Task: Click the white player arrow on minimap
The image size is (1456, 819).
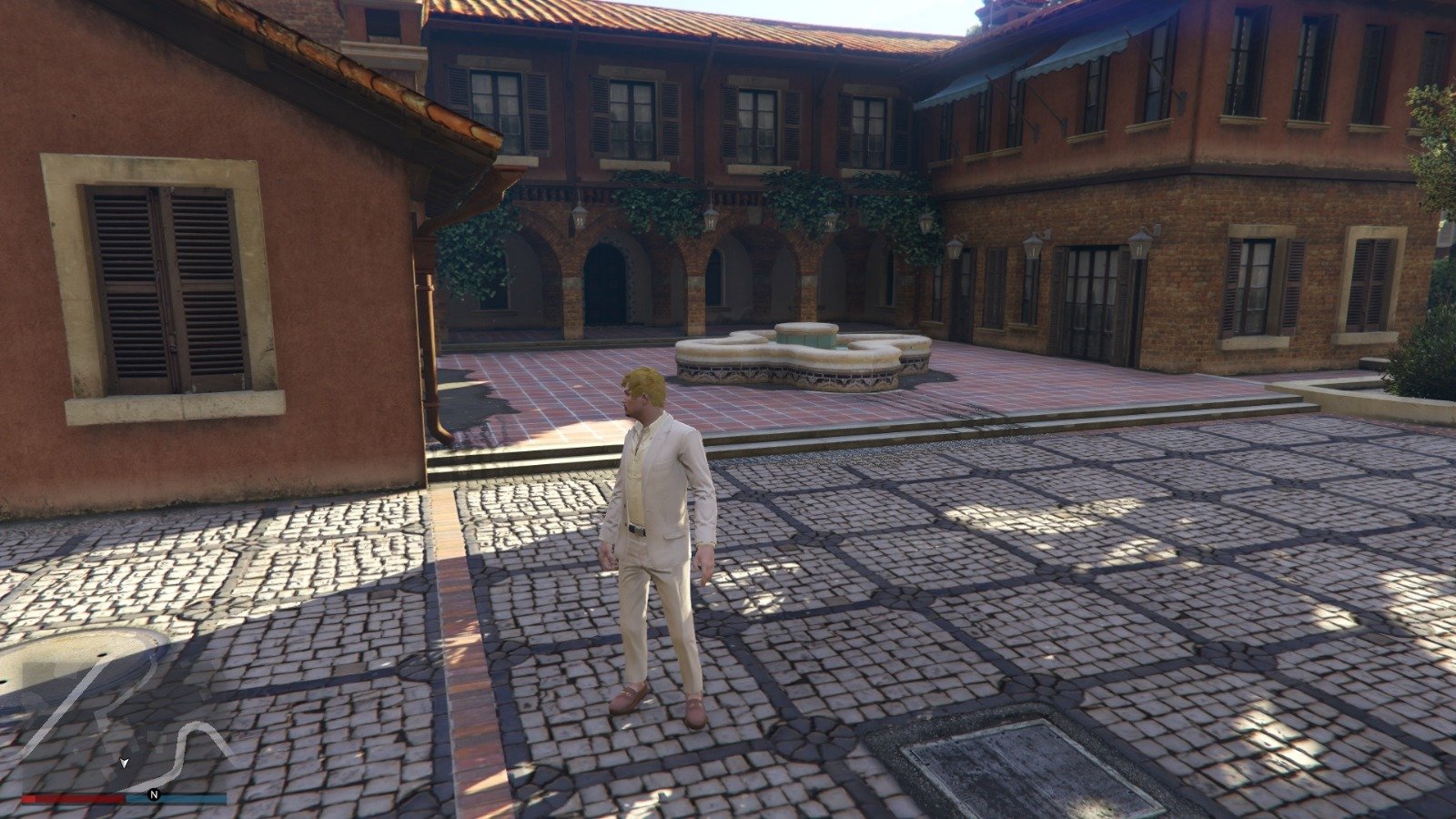Action: 125,762
